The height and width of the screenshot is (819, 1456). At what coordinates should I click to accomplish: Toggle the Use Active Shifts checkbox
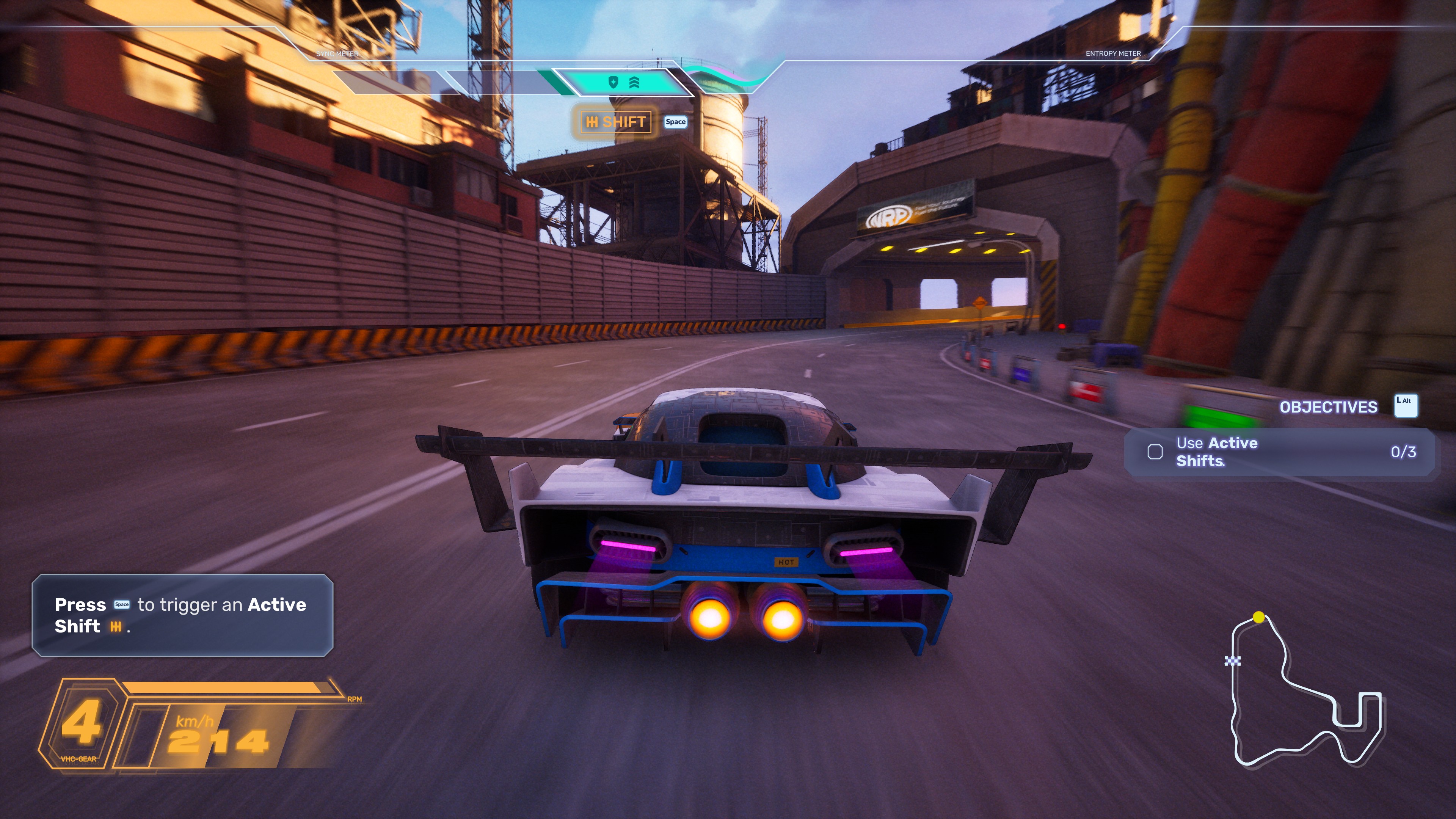click(x=1155, y=452)
